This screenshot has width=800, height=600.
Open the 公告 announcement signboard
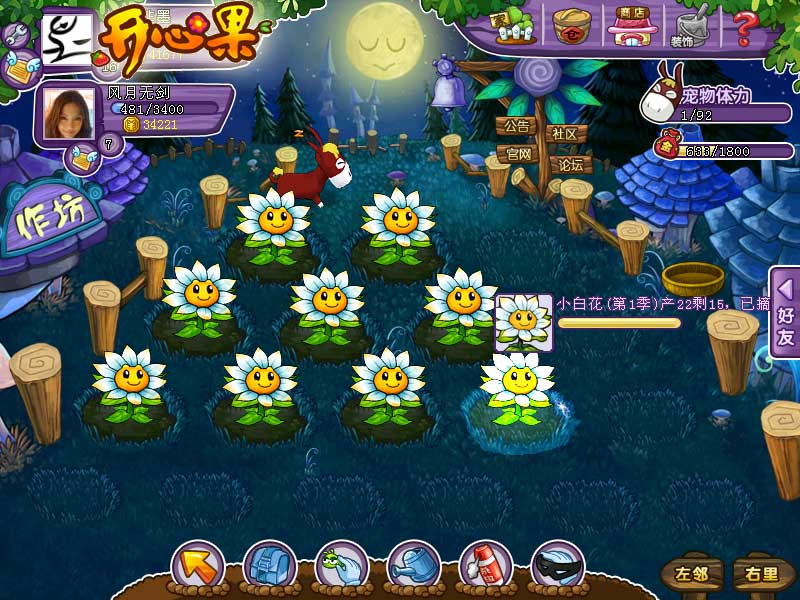(516, 127)
